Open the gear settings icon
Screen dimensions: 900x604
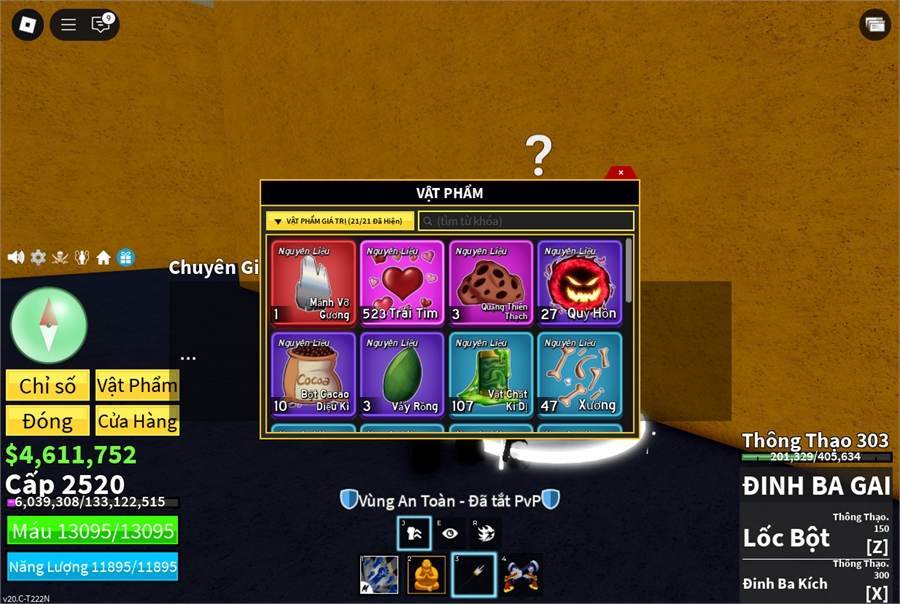38,258
